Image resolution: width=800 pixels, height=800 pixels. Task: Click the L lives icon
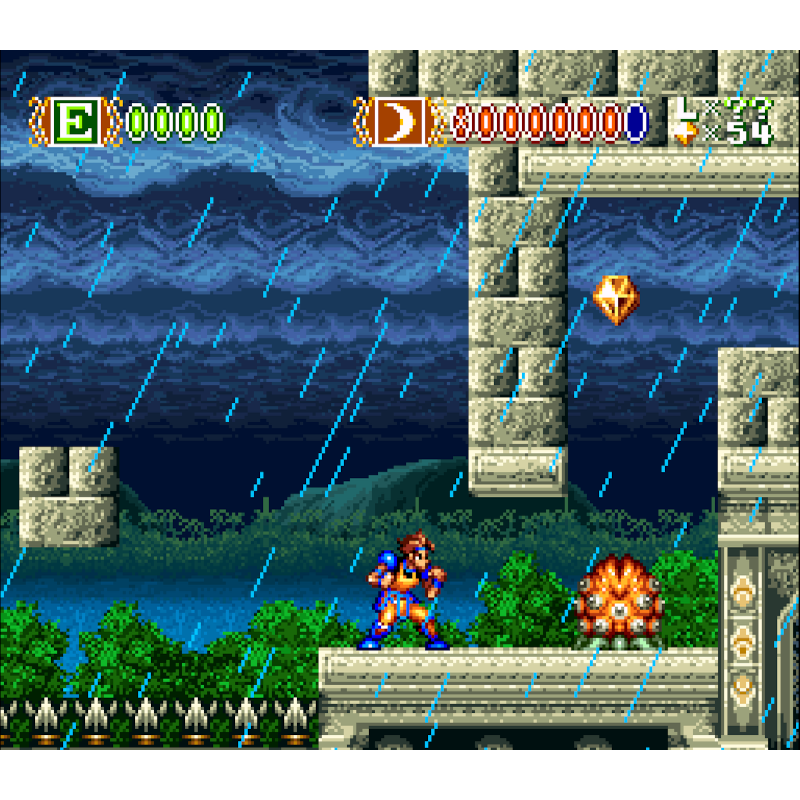pyautogui.click(x=684, y=110)
